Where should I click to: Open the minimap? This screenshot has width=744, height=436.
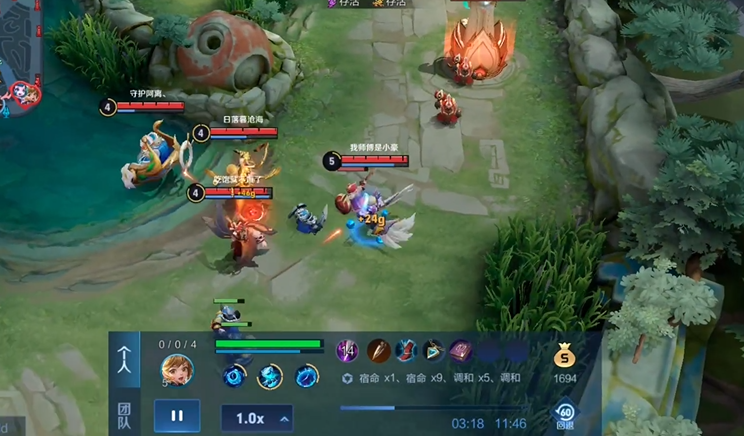point(20,50)
